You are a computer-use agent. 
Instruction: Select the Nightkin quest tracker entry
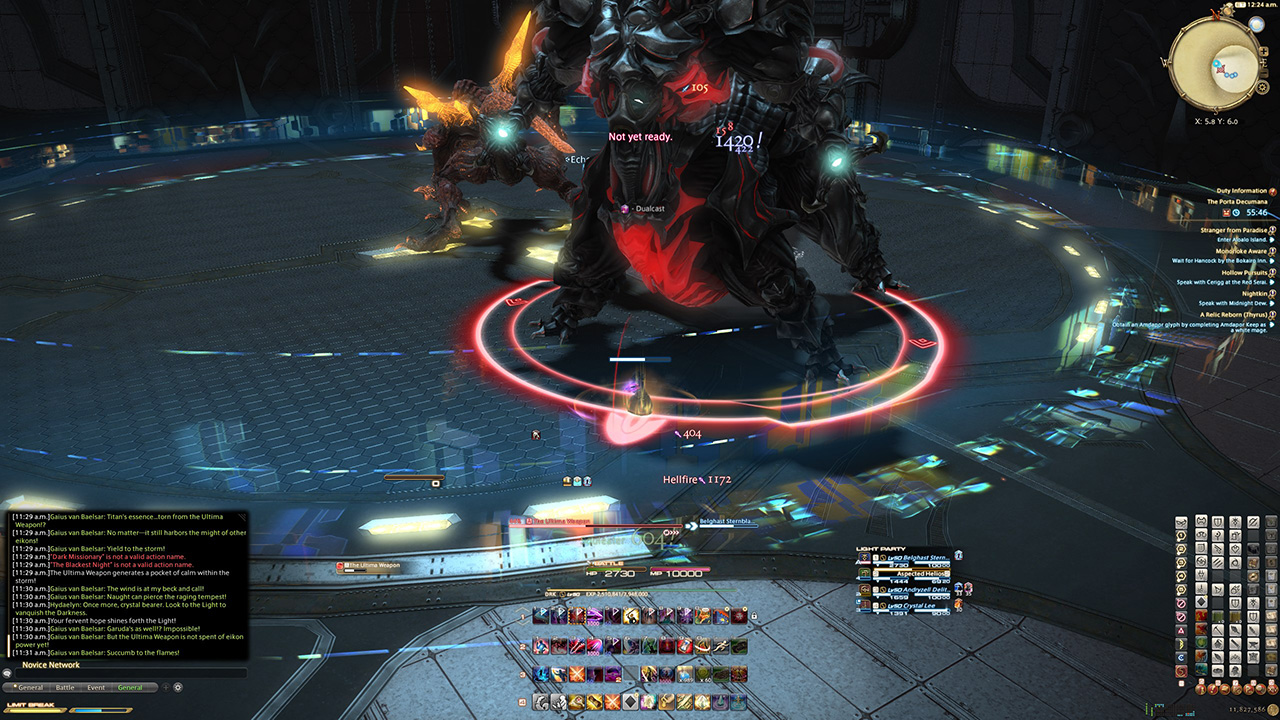(x=1254, y=293)
